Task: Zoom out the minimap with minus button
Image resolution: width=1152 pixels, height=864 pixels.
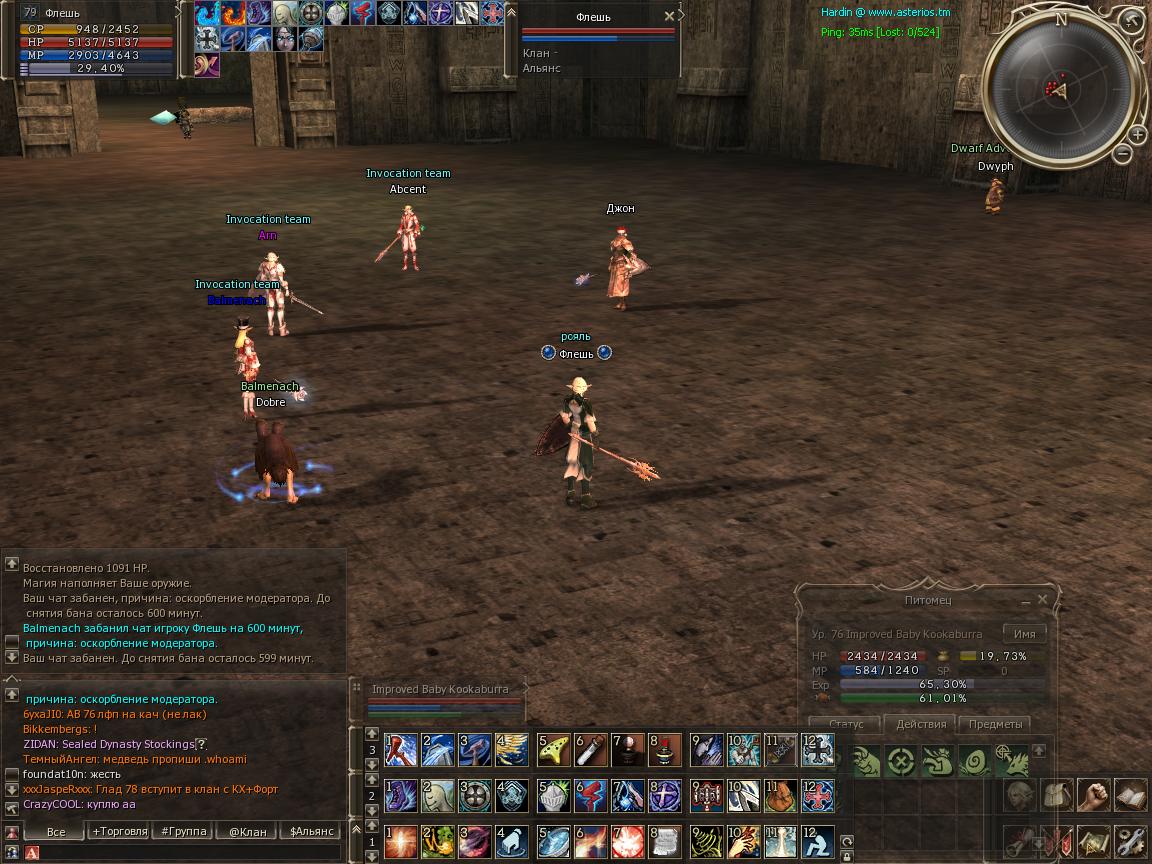Action: point(1122,154)
